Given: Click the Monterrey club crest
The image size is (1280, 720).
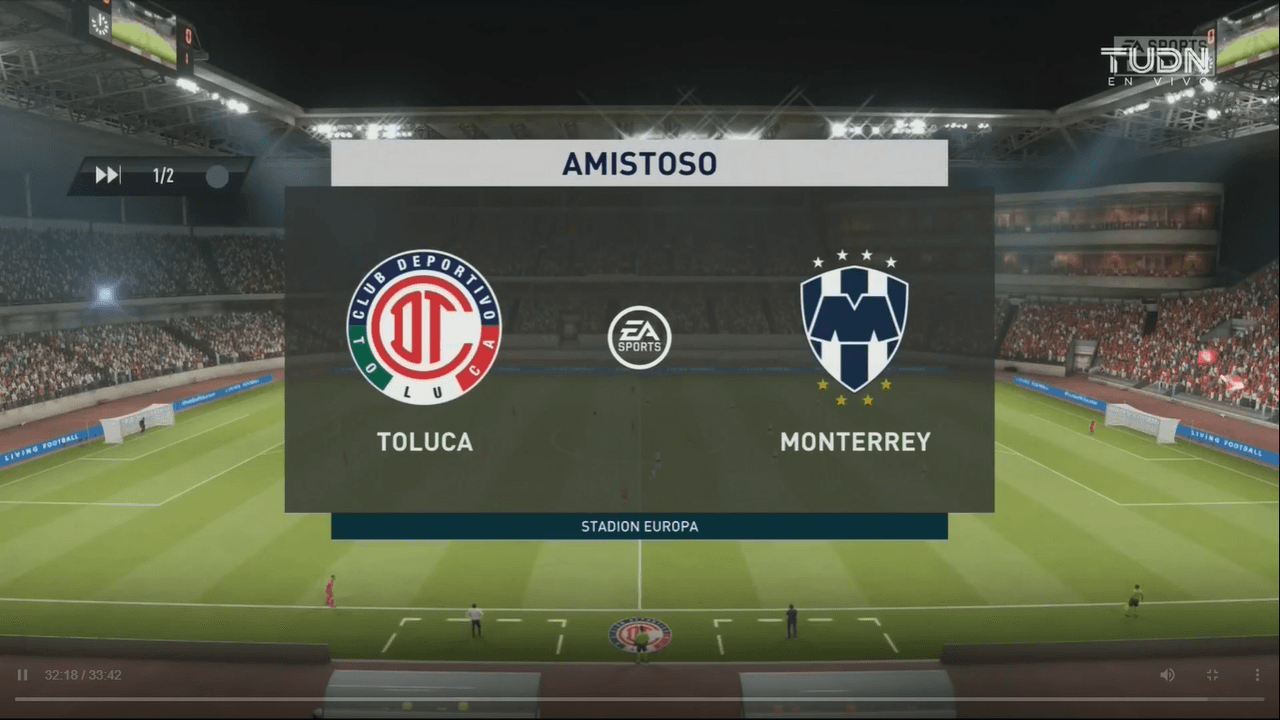Looking at the screenshot, I should coord(855,325).
